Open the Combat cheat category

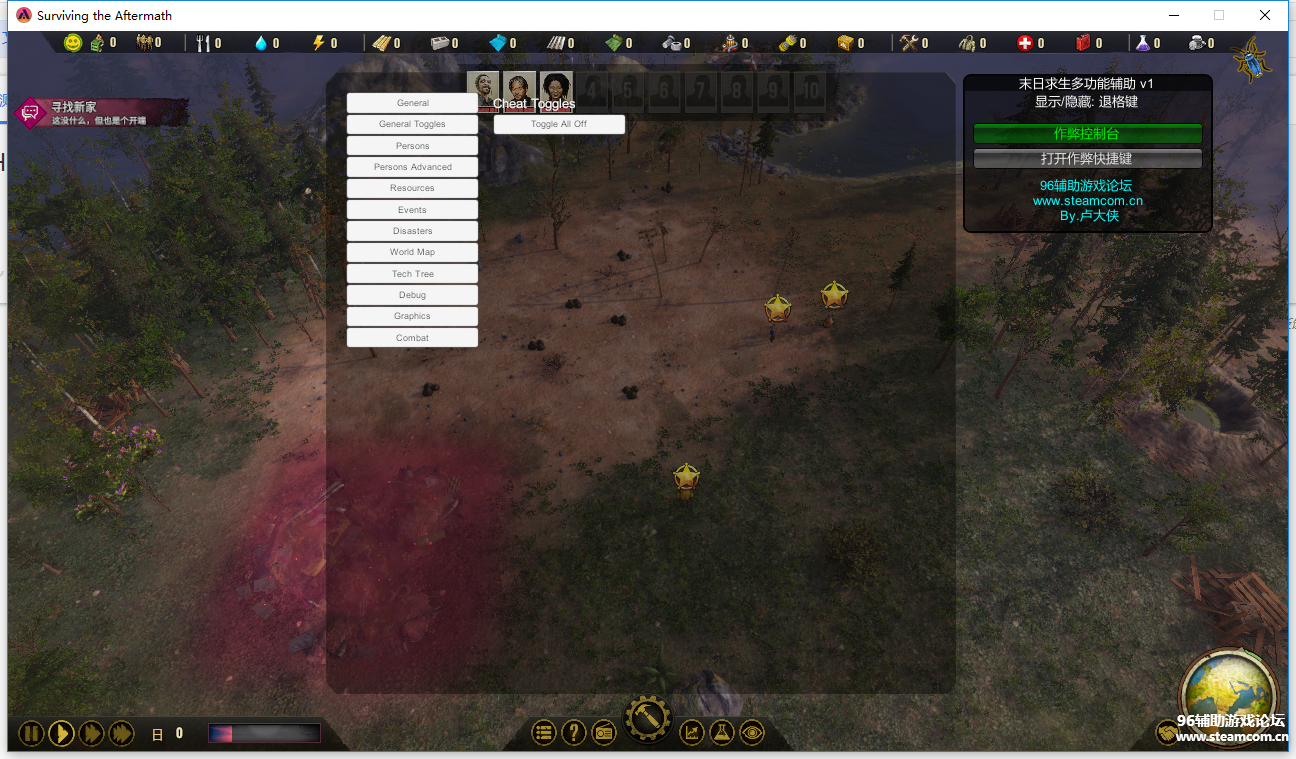(x=412, y=338)
